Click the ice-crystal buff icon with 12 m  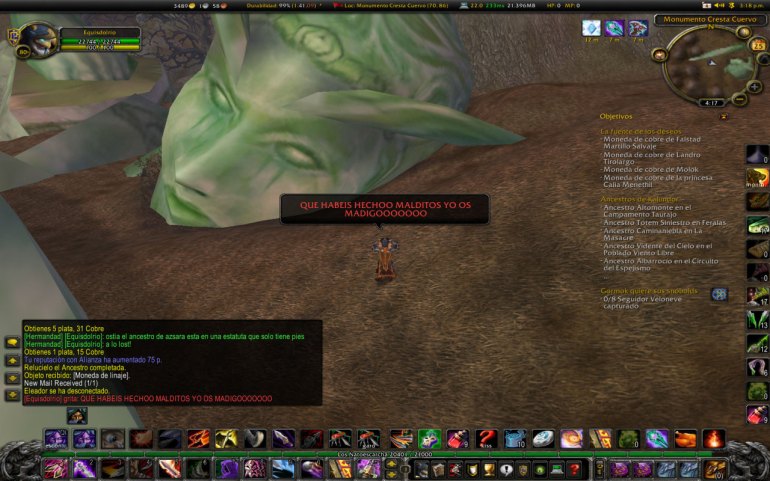point(591,28)
